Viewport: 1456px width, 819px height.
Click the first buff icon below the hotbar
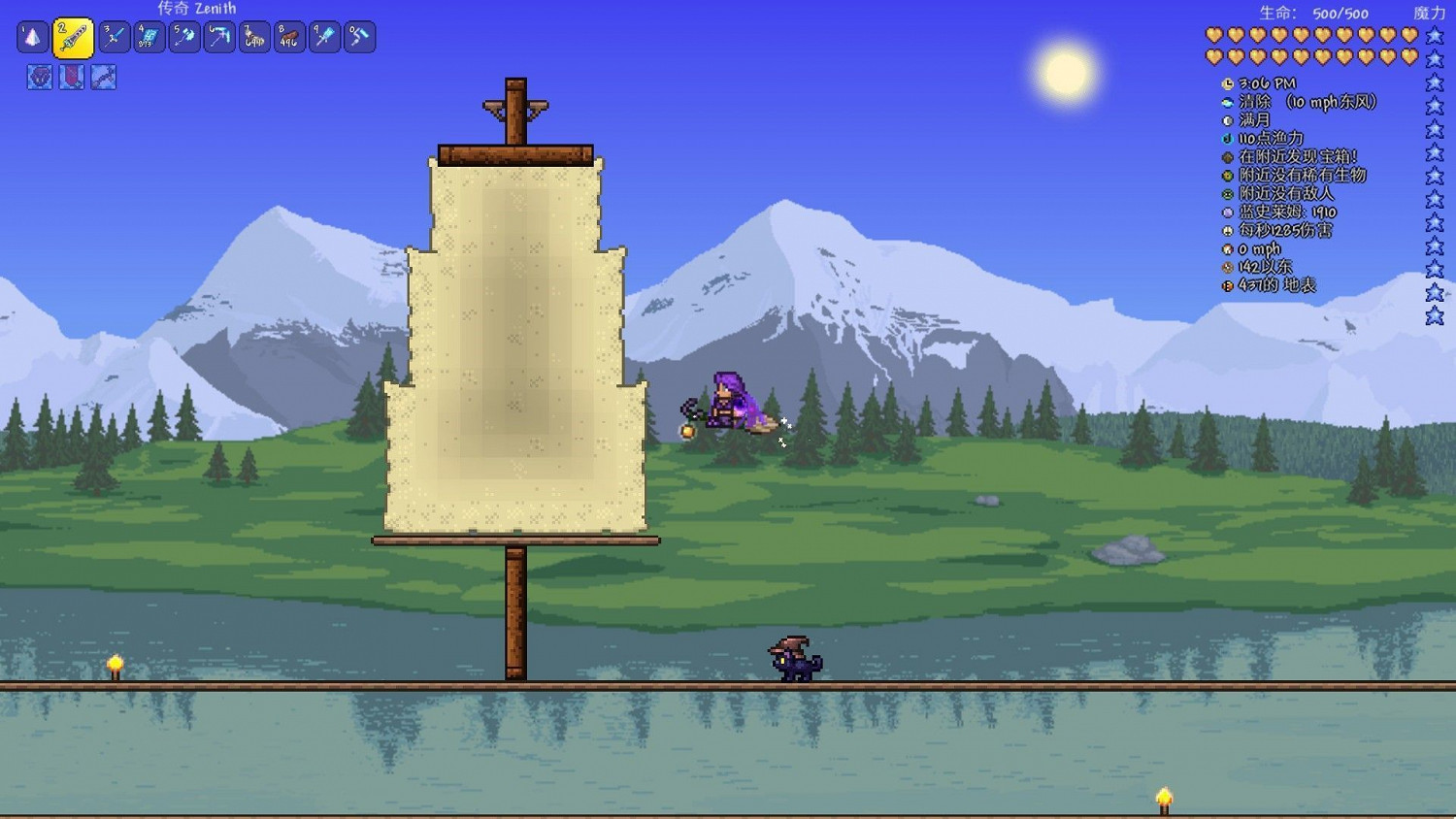(x=39, y=78)
